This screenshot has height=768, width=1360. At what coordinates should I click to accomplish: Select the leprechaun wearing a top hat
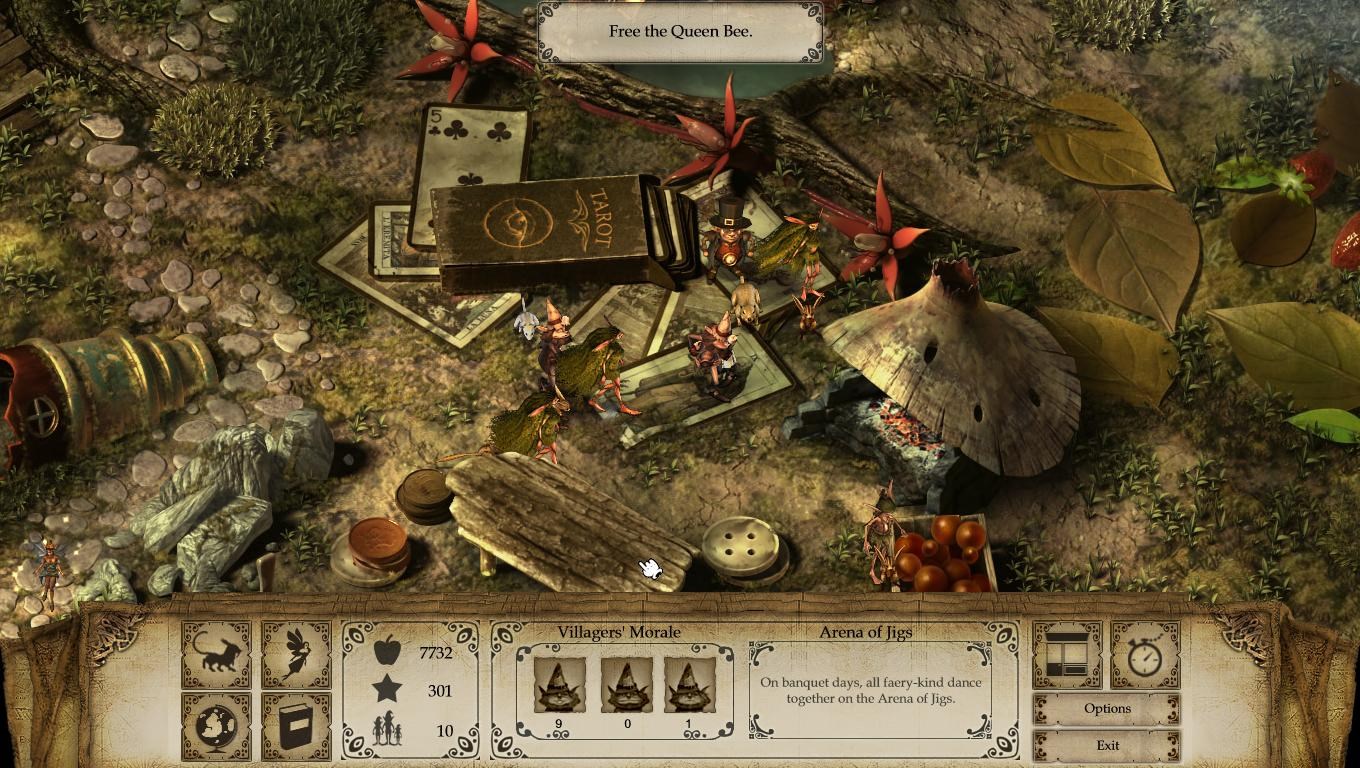[x=728, y=240]
